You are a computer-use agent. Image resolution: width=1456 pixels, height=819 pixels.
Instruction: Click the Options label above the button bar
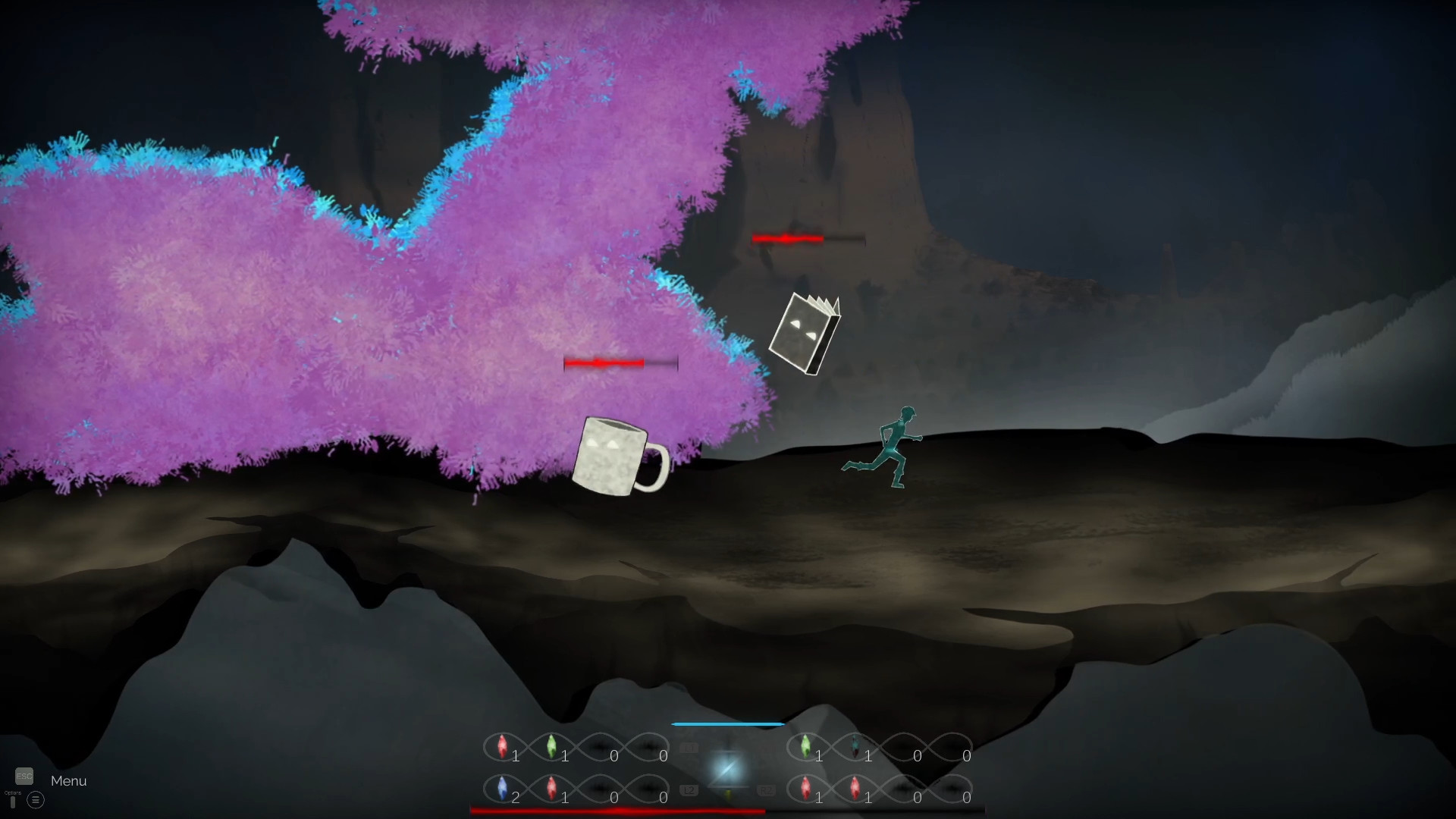click(x=13, y=793)
